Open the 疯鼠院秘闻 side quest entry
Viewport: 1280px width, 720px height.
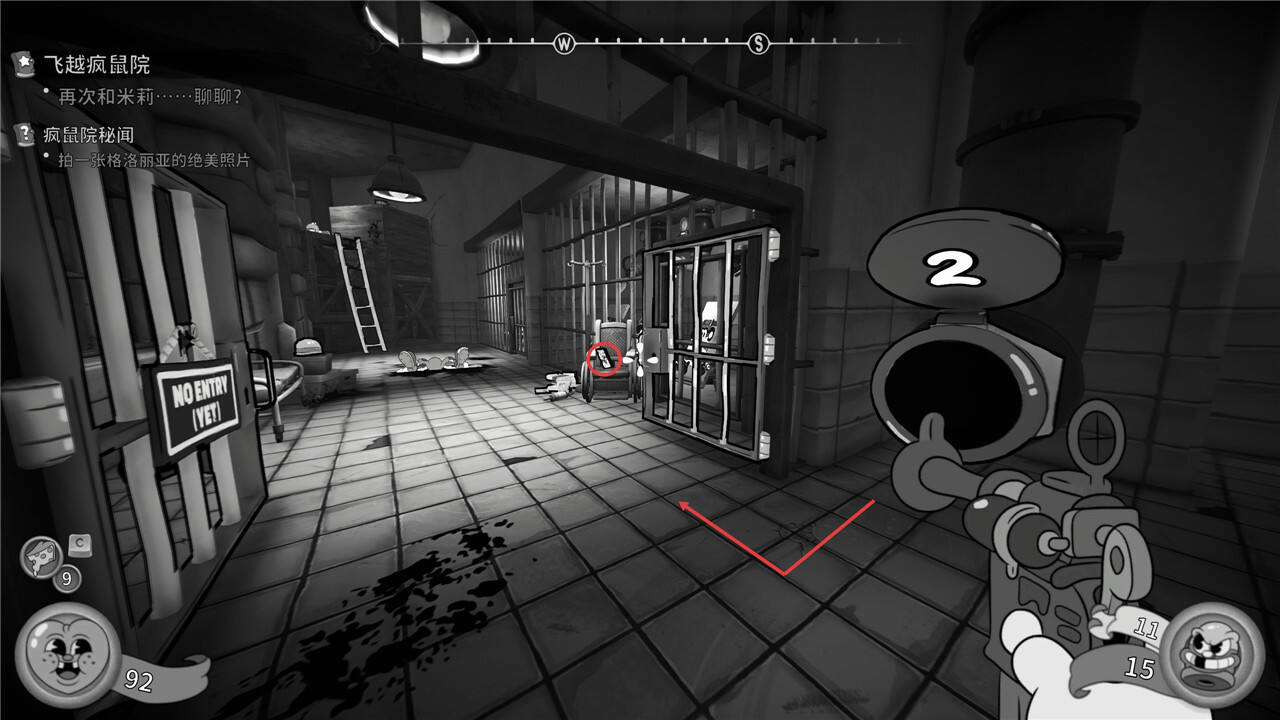[x=88, y=134]
